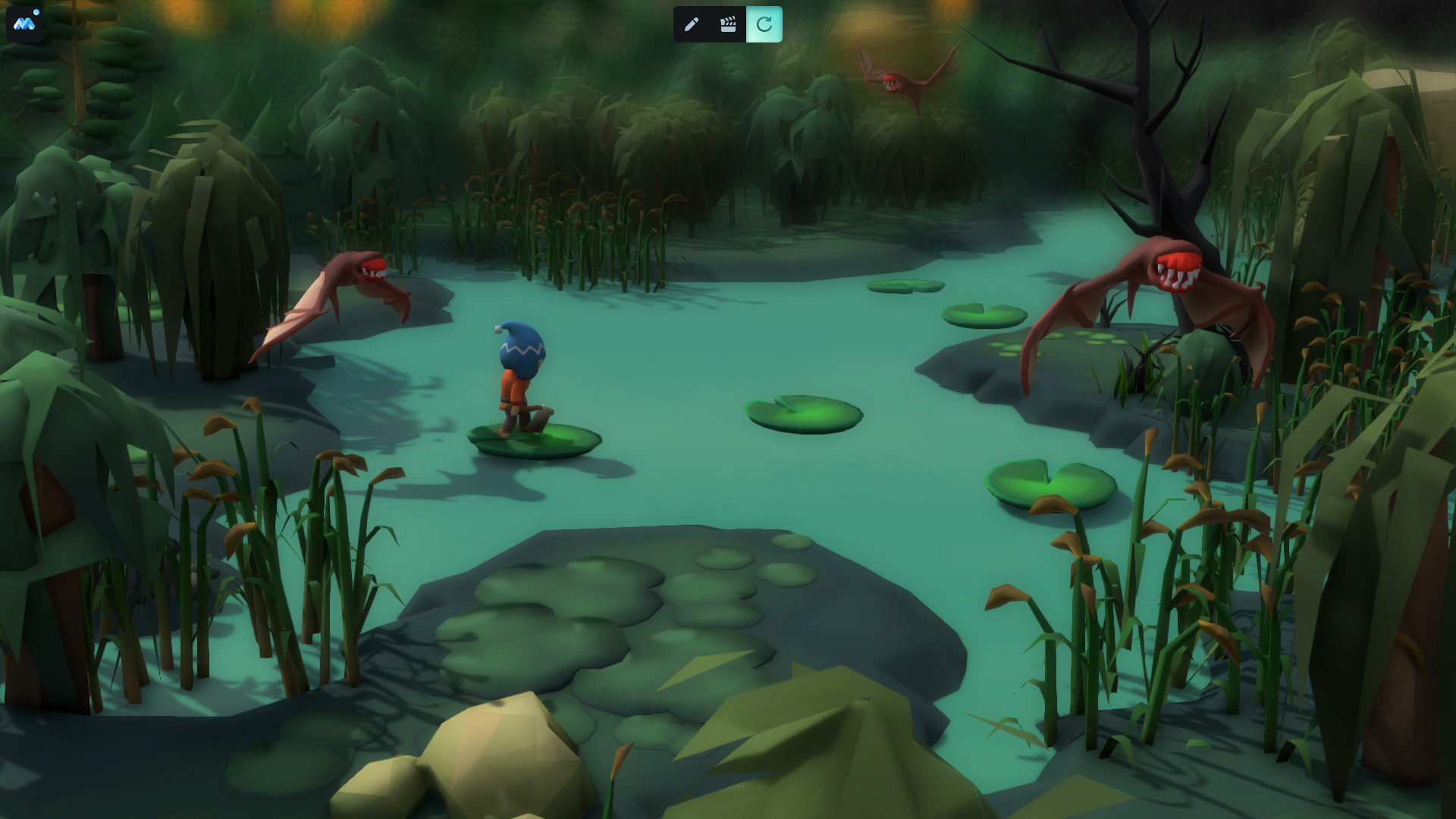Open the clapperboard cinematic mode
This screenshot has height=819, width=1456.
tap(728, 24)
